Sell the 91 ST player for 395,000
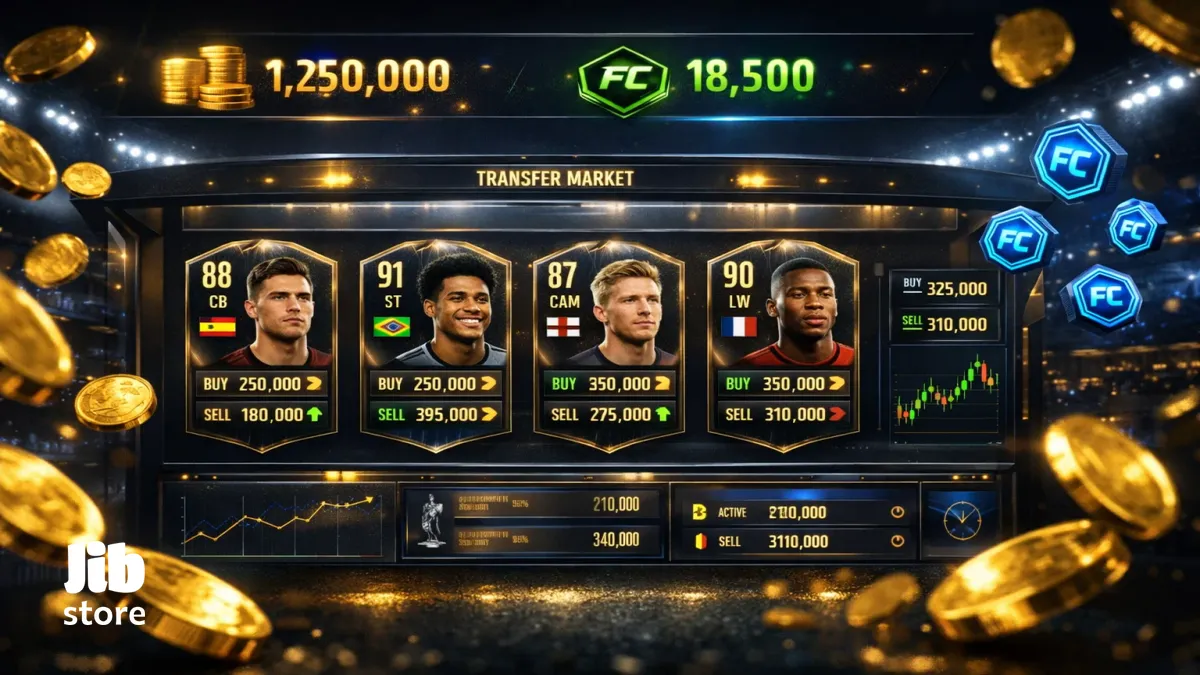Image resolution: width=1200 pixels, height=675 pixels. coord(435,414)
